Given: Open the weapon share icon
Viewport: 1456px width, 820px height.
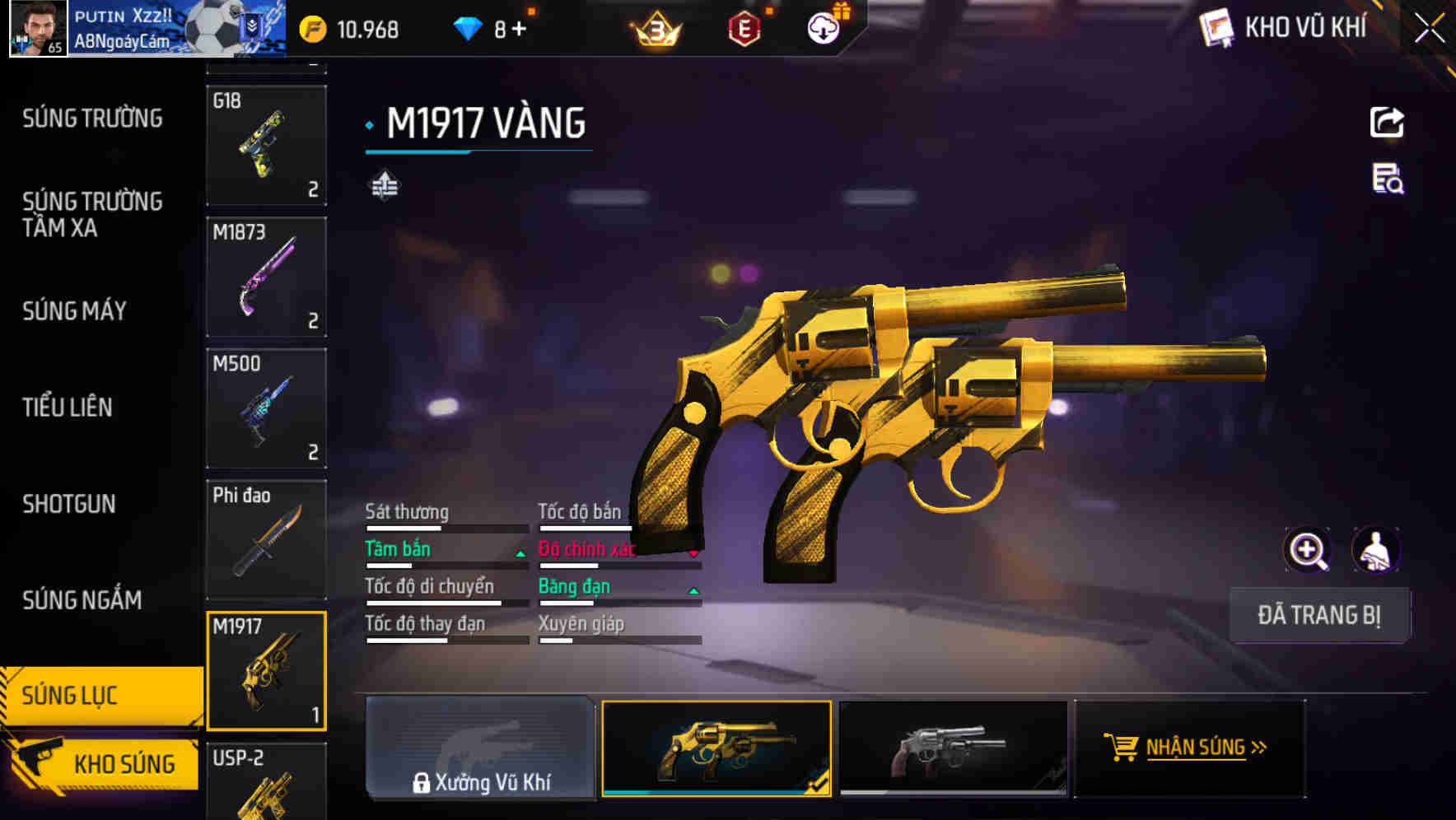Looking at the screenshot, I should tap(1386, 122).
